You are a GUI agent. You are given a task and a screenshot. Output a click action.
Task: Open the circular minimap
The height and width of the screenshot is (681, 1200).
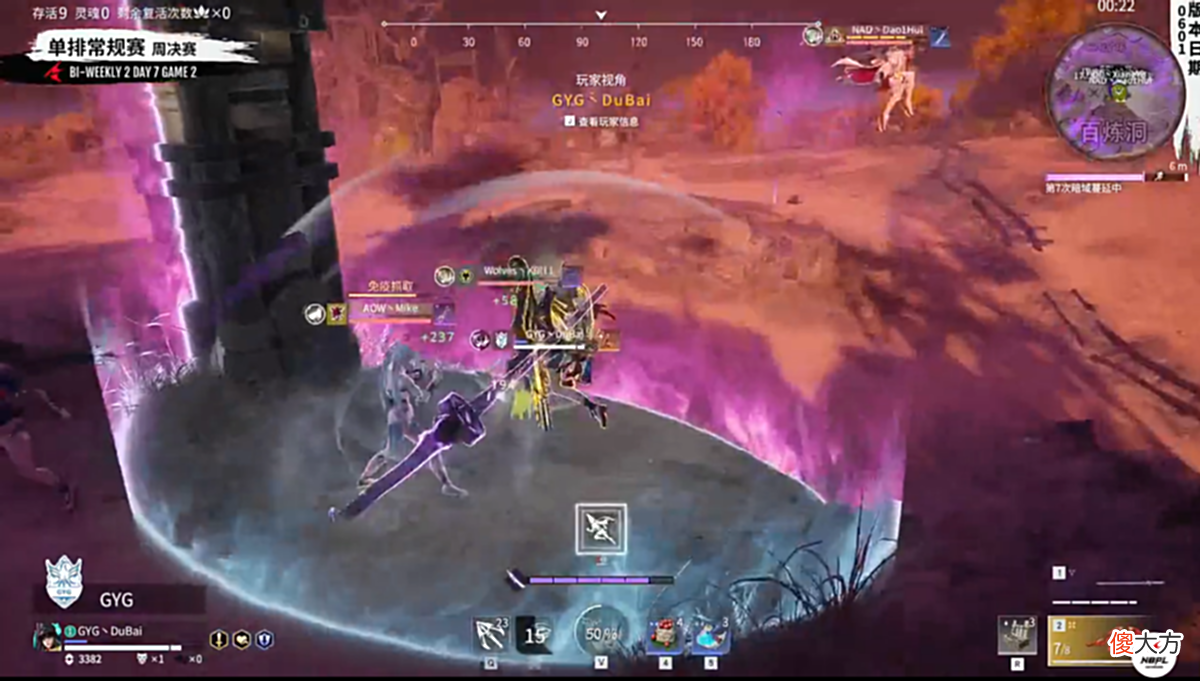point(1115,92)
